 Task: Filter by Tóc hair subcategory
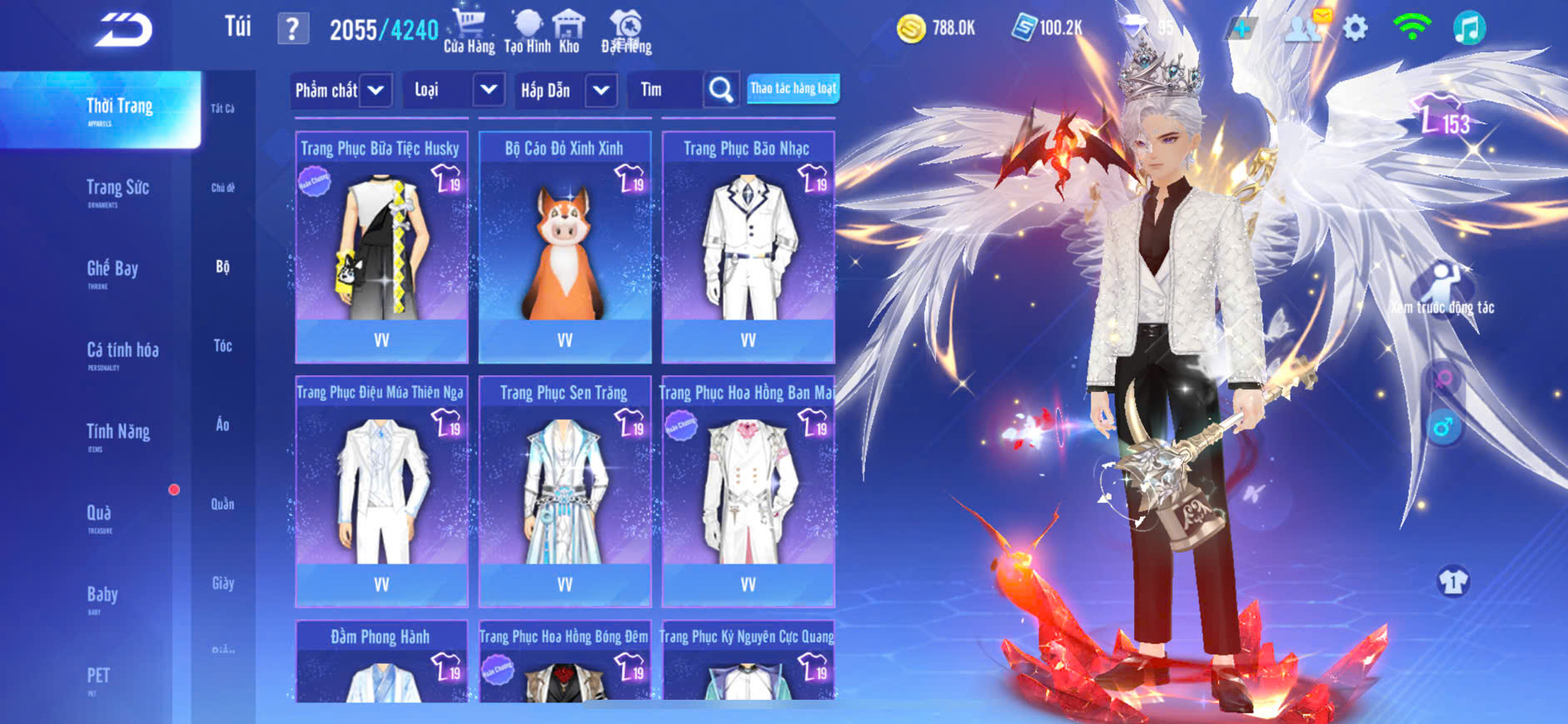[x=222, y=345]
